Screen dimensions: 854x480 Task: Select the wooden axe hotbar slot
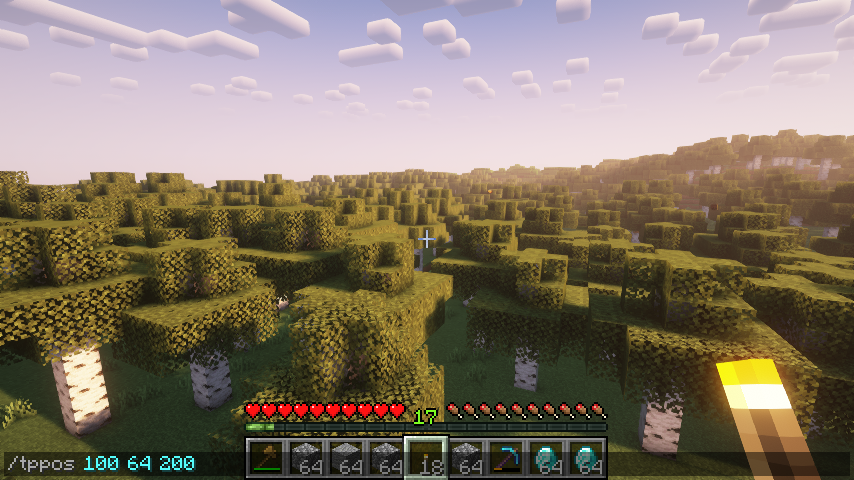click(266, 459)
